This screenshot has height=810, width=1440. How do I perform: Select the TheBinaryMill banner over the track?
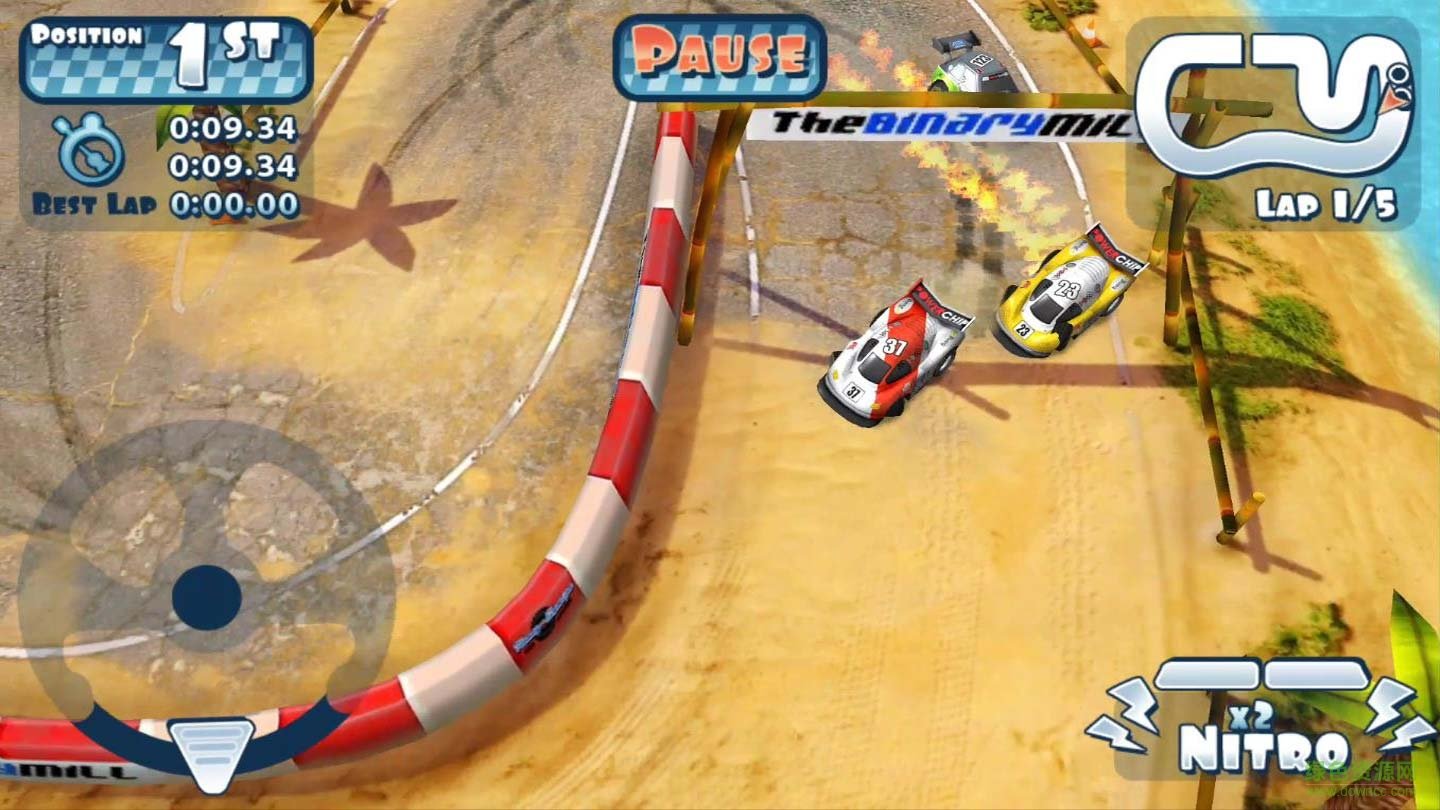(x=945, y=125)
